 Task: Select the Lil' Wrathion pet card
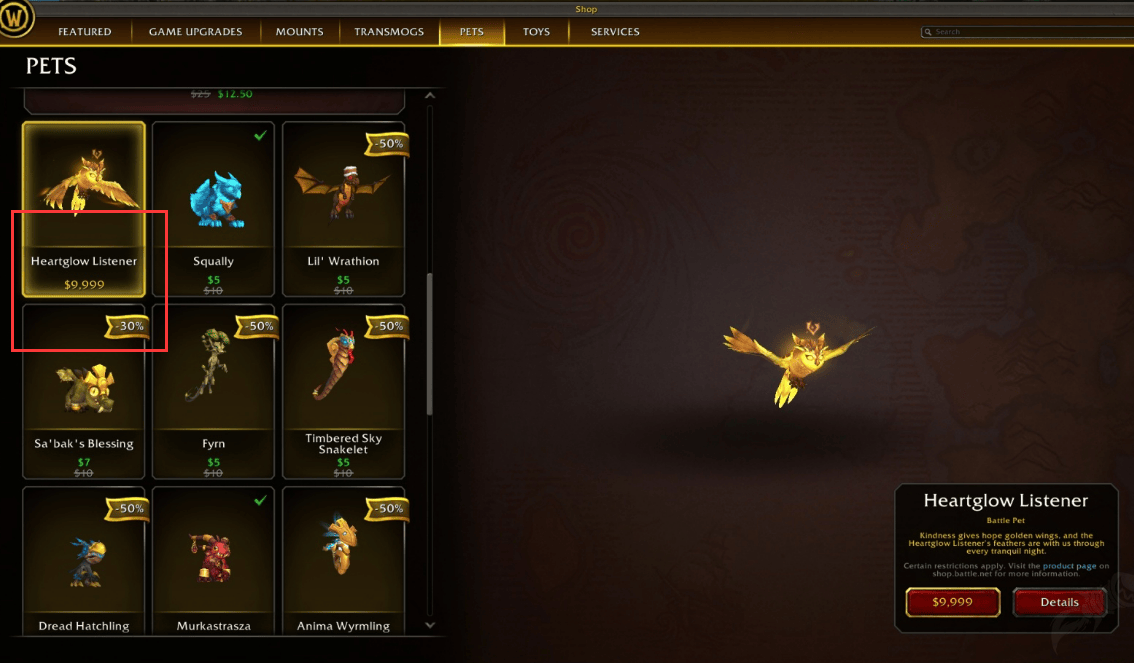[343, 209]
